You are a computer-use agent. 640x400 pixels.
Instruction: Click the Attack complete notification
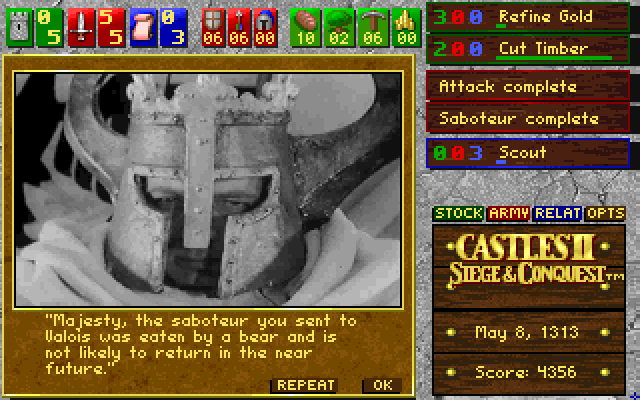(x=527, y=87)
